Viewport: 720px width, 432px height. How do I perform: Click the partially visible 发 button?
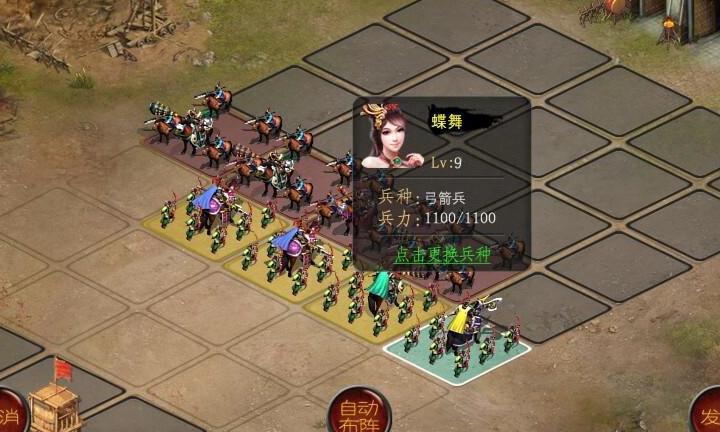pyautogui.click(x=707, y=414)
